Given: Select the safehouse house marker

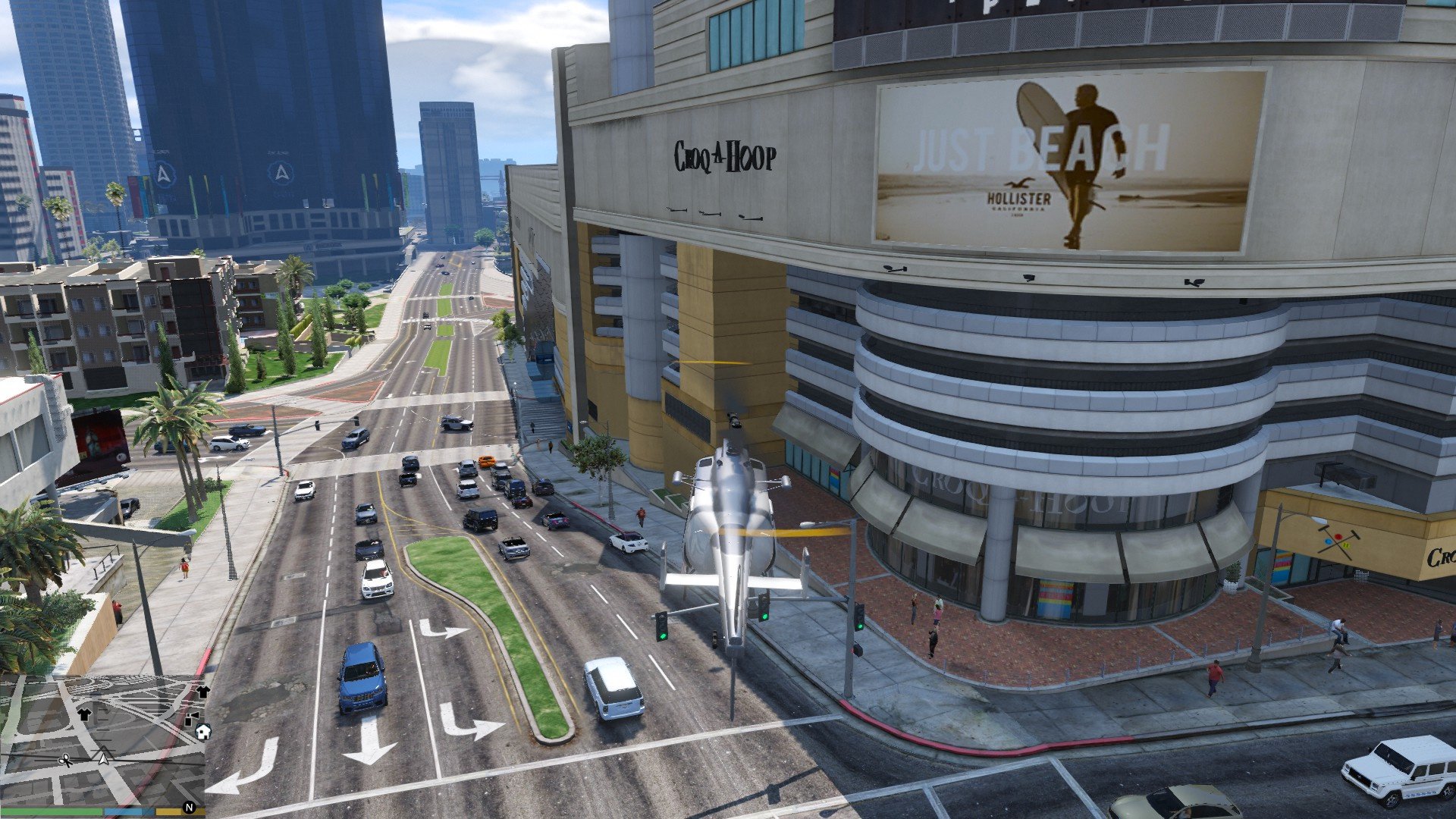Looking at the screenshot, I should [203, 732].
